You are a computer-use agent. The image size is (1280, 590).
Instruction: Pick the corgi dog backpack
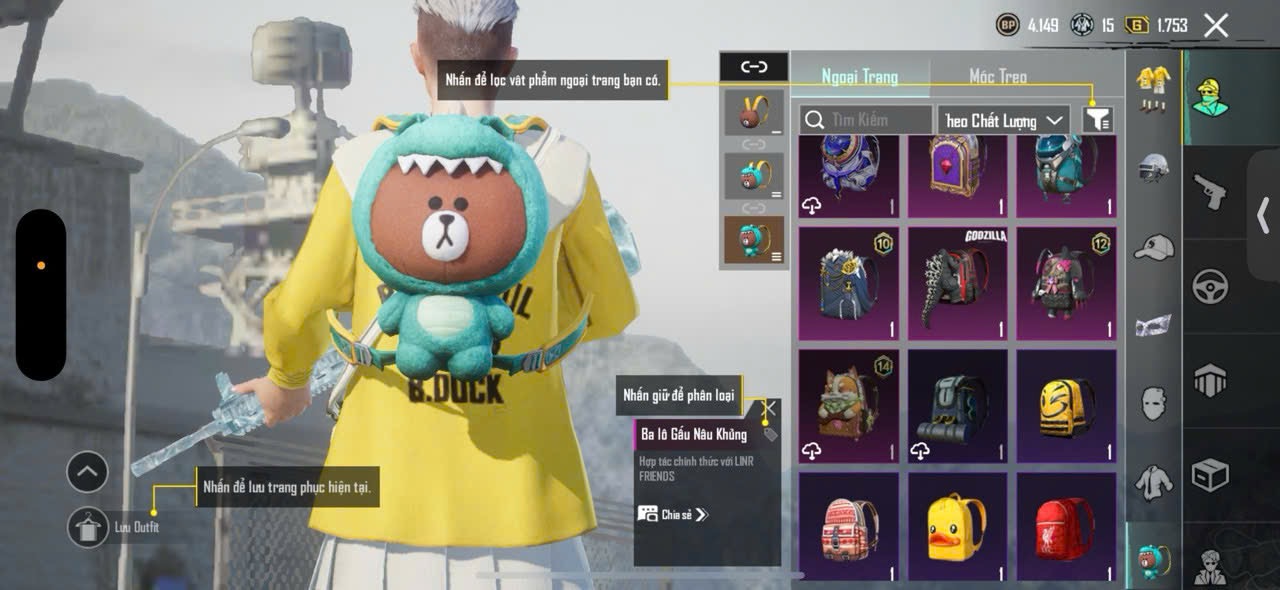849,406
